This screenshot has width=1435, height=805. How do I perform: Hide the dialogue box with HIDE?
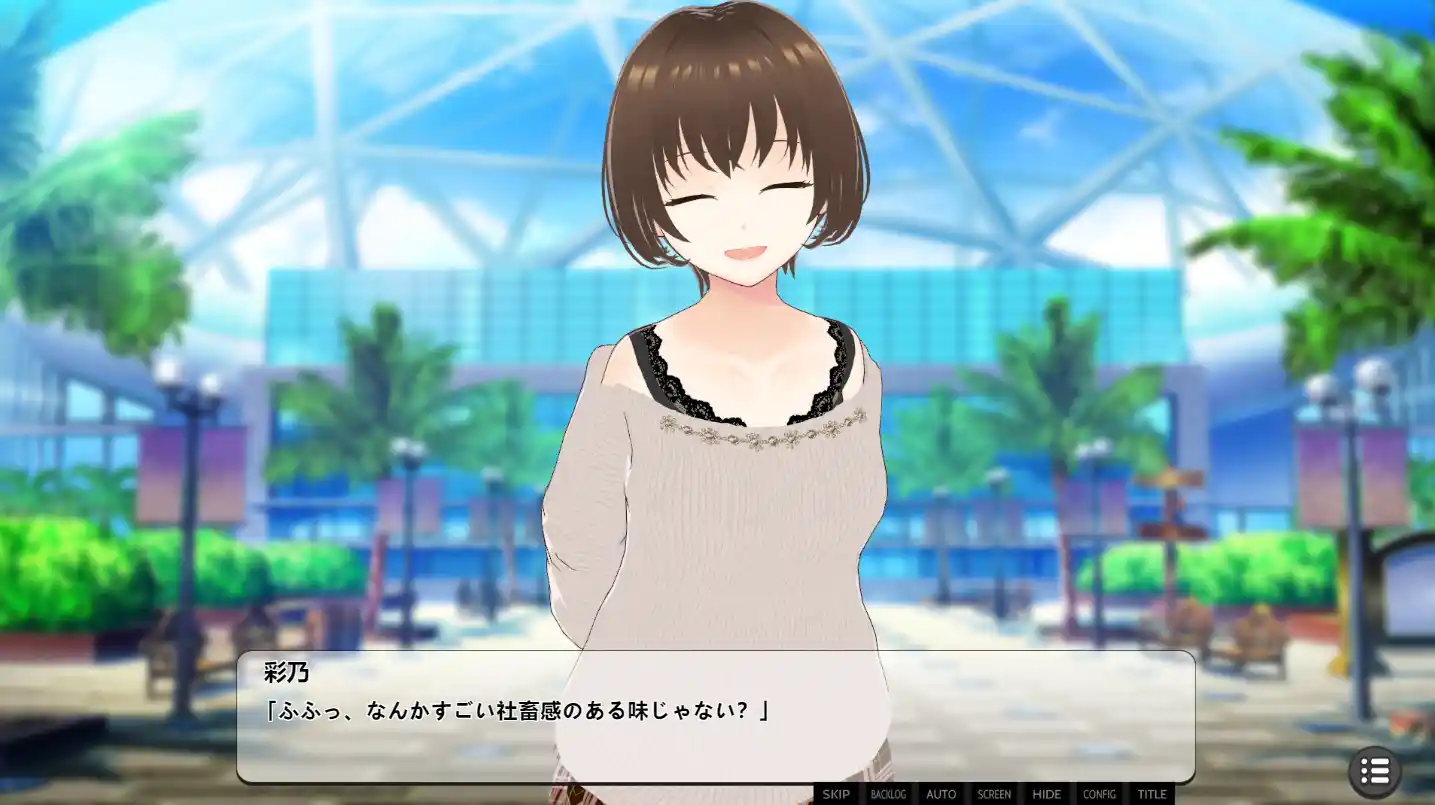tap(1046, 794)
